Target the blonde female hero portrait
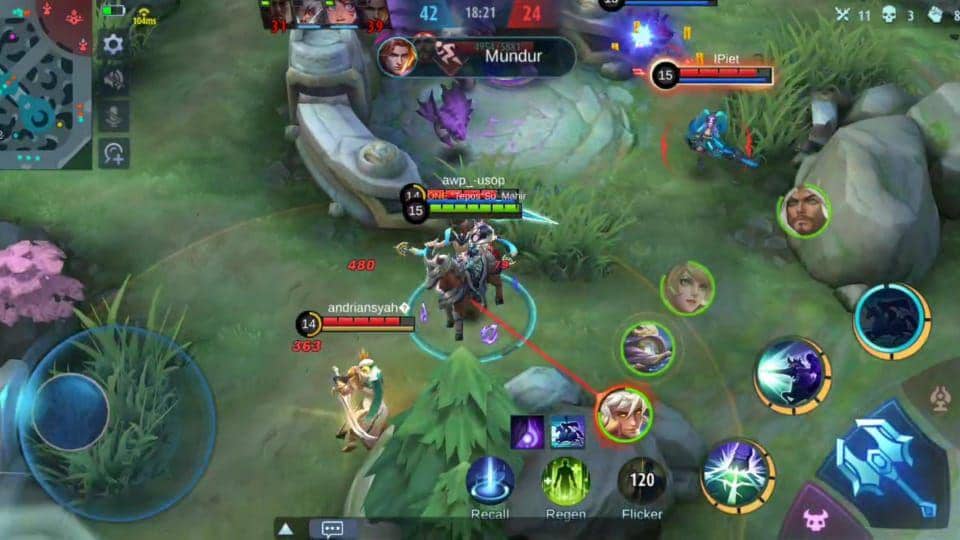The height and width of the screenshot is (540, 960). [687, 288]
